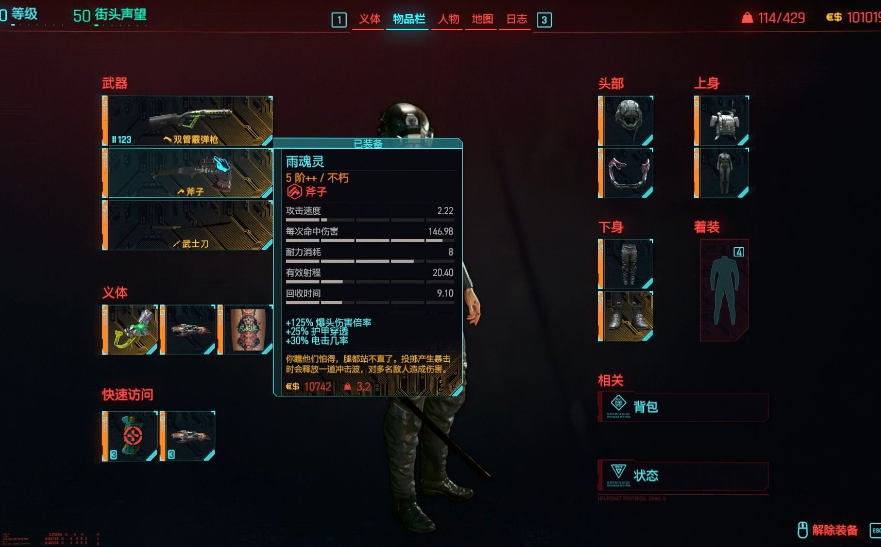Select the 双管霰弹枪 shotgun weapon slot
Image resolution: width=881 pixels, height=547 pixels.
coord(187,121)
